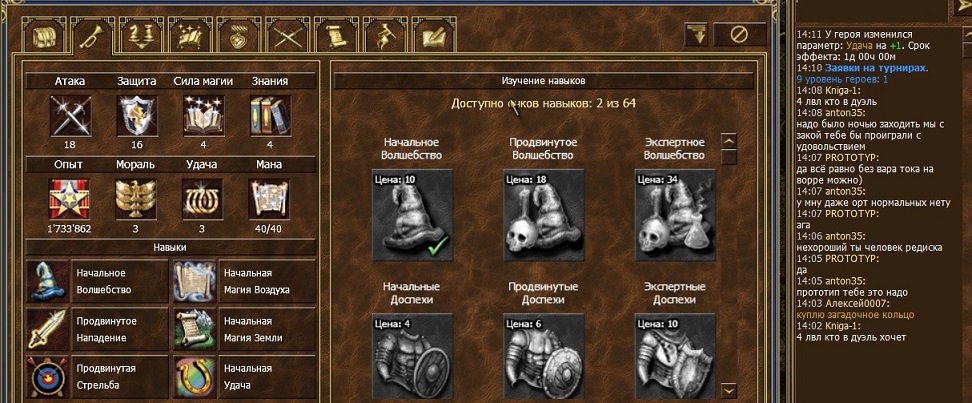
Task: Click the circle-slash cancel button
Action: (x=740, y=34)
